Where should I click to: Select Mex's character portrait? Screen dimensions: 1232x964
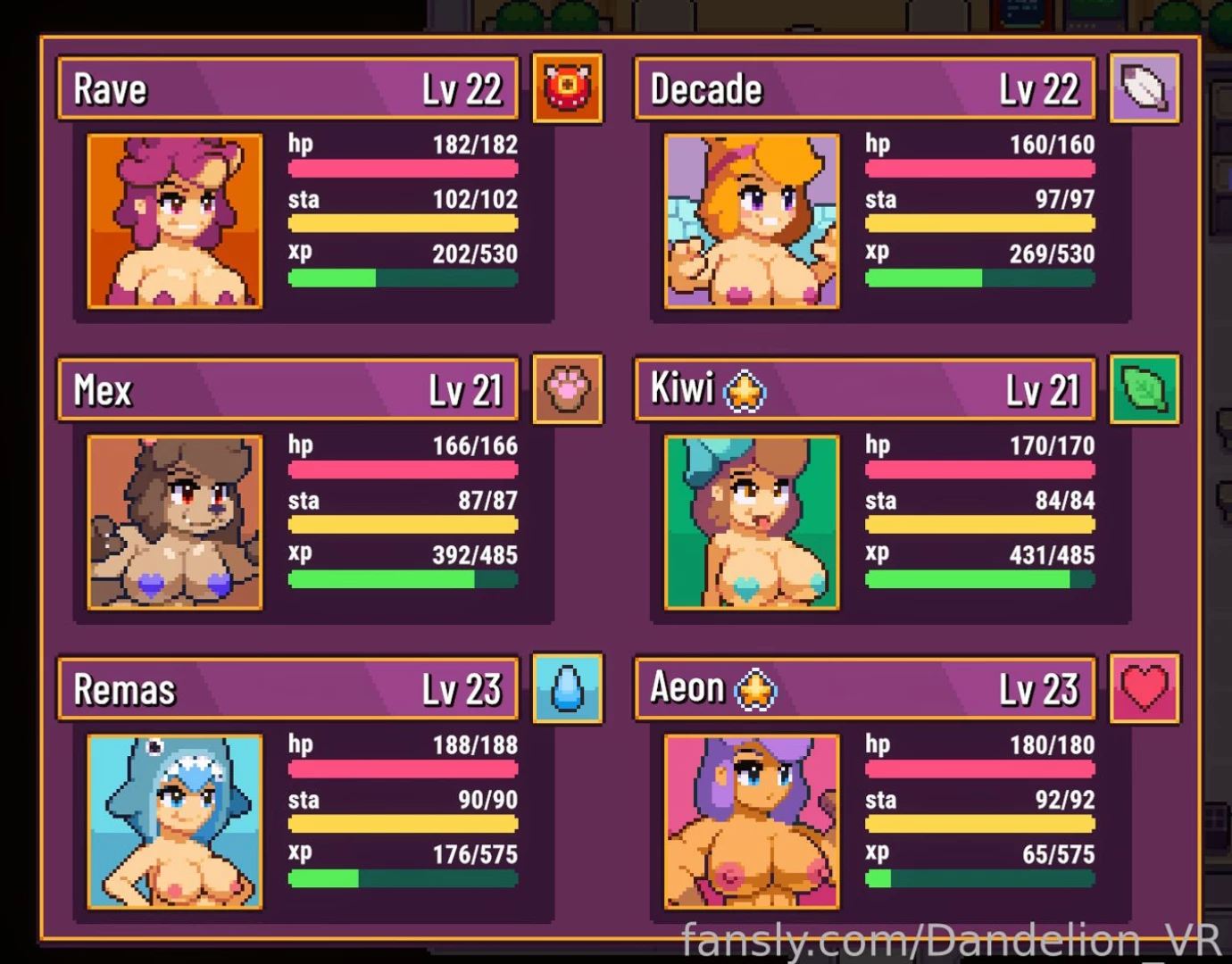pyautogui.click(x=174, y=522)
